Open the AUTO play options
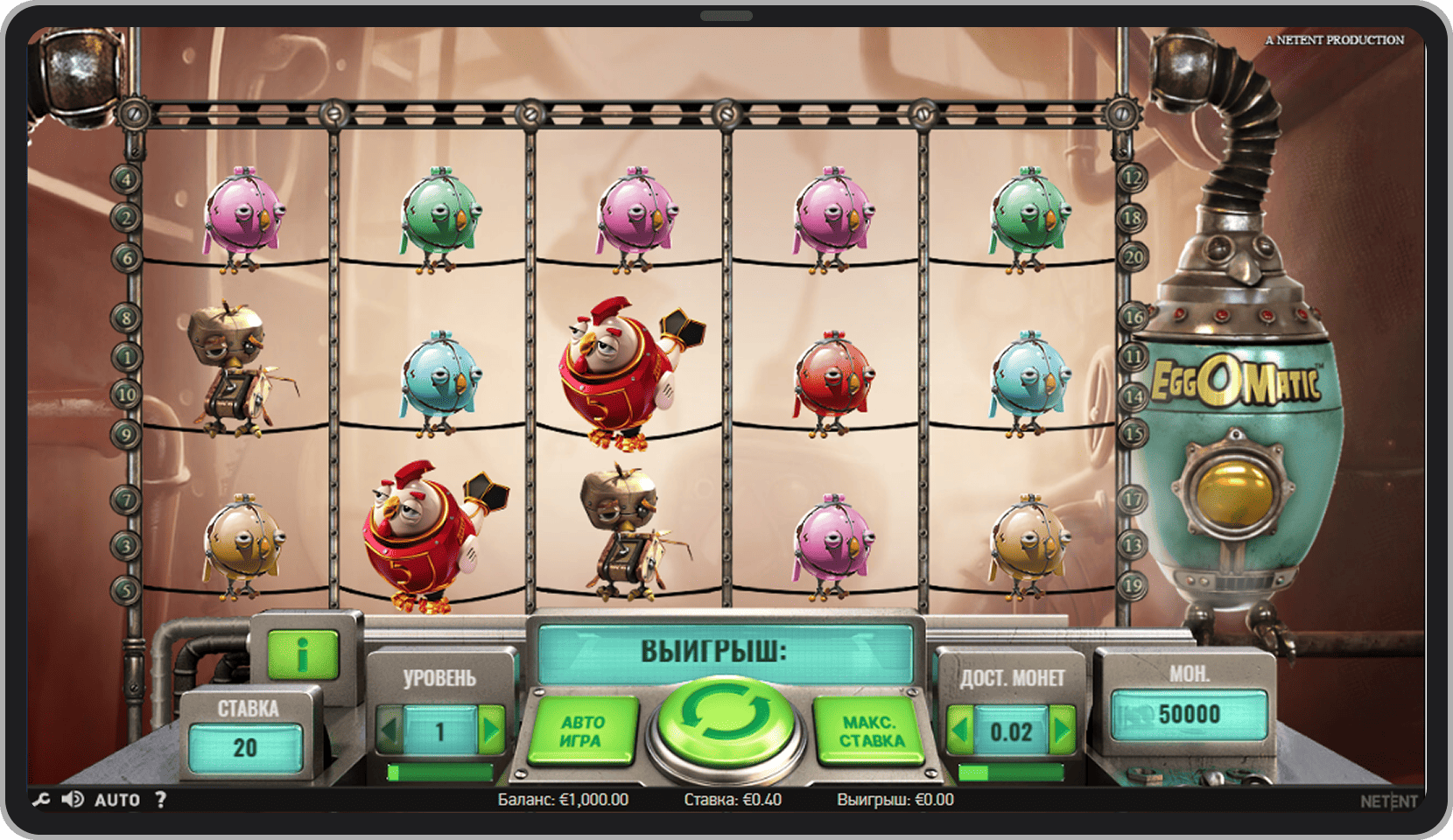1453x840 pixels. pyautogui.click(x=116, y=800)
